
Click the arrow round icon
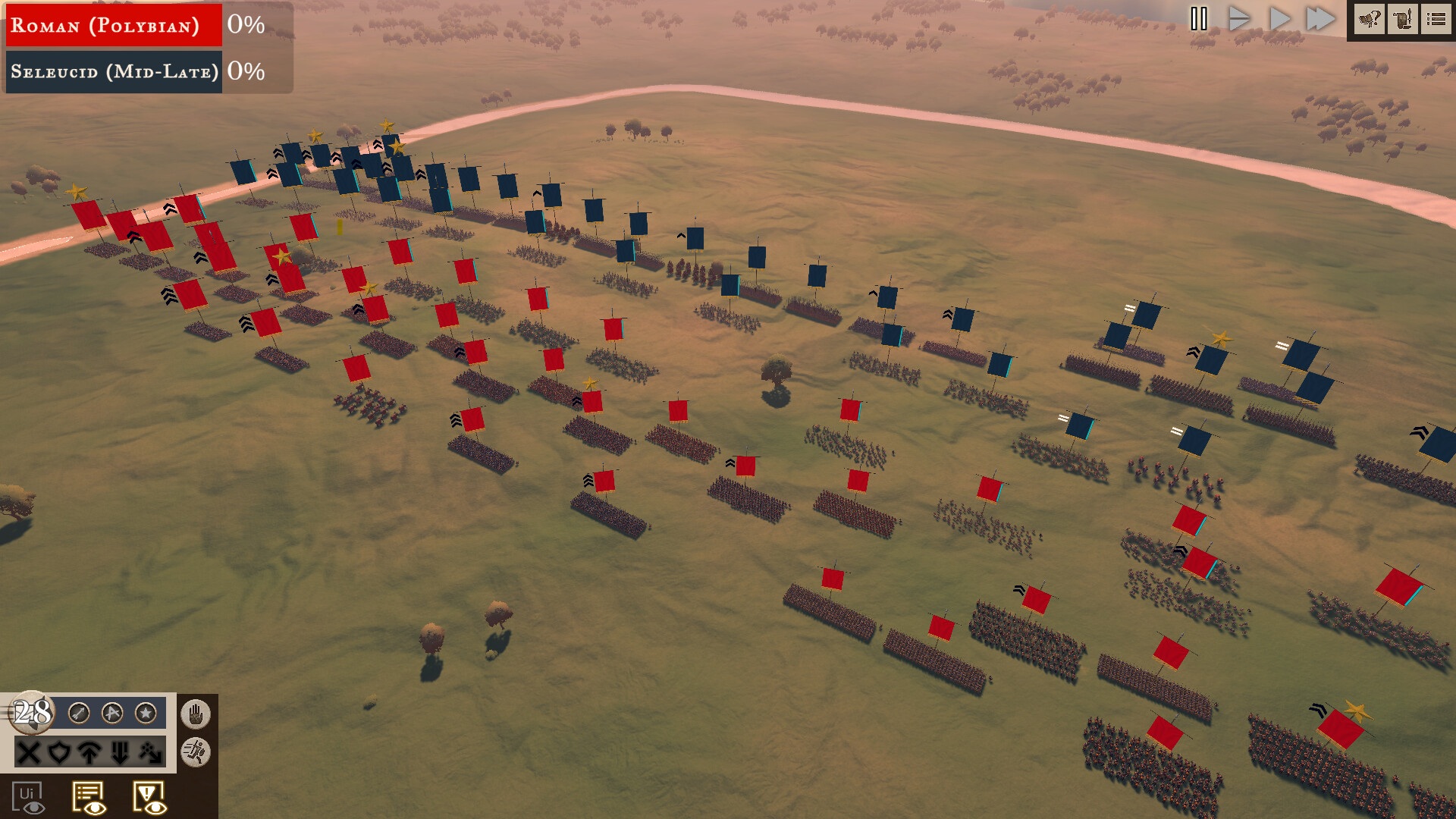pos(79,713)
